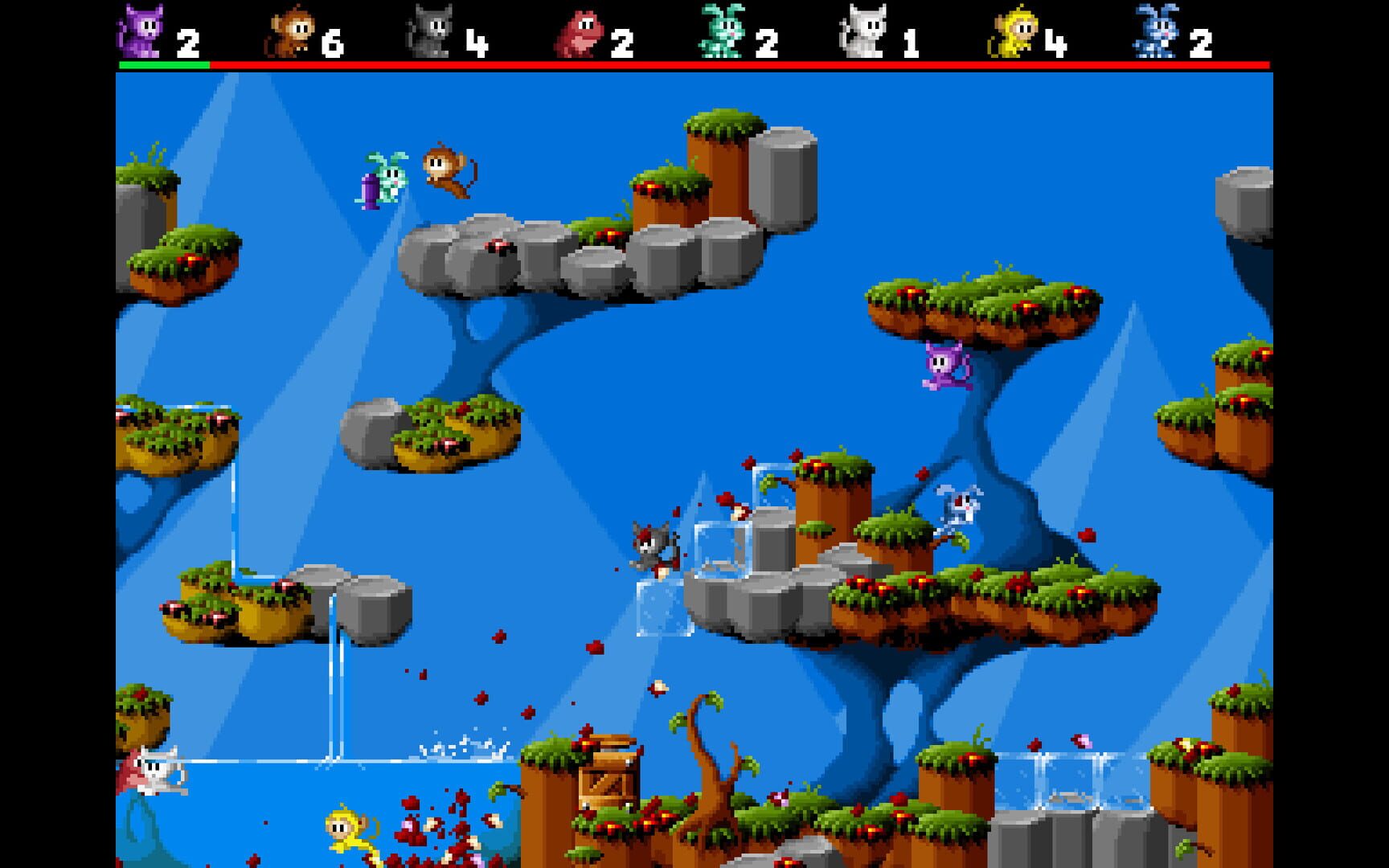Click the red fish character icon
This screenshot has height=868, width=1389.
pos(580,30)
